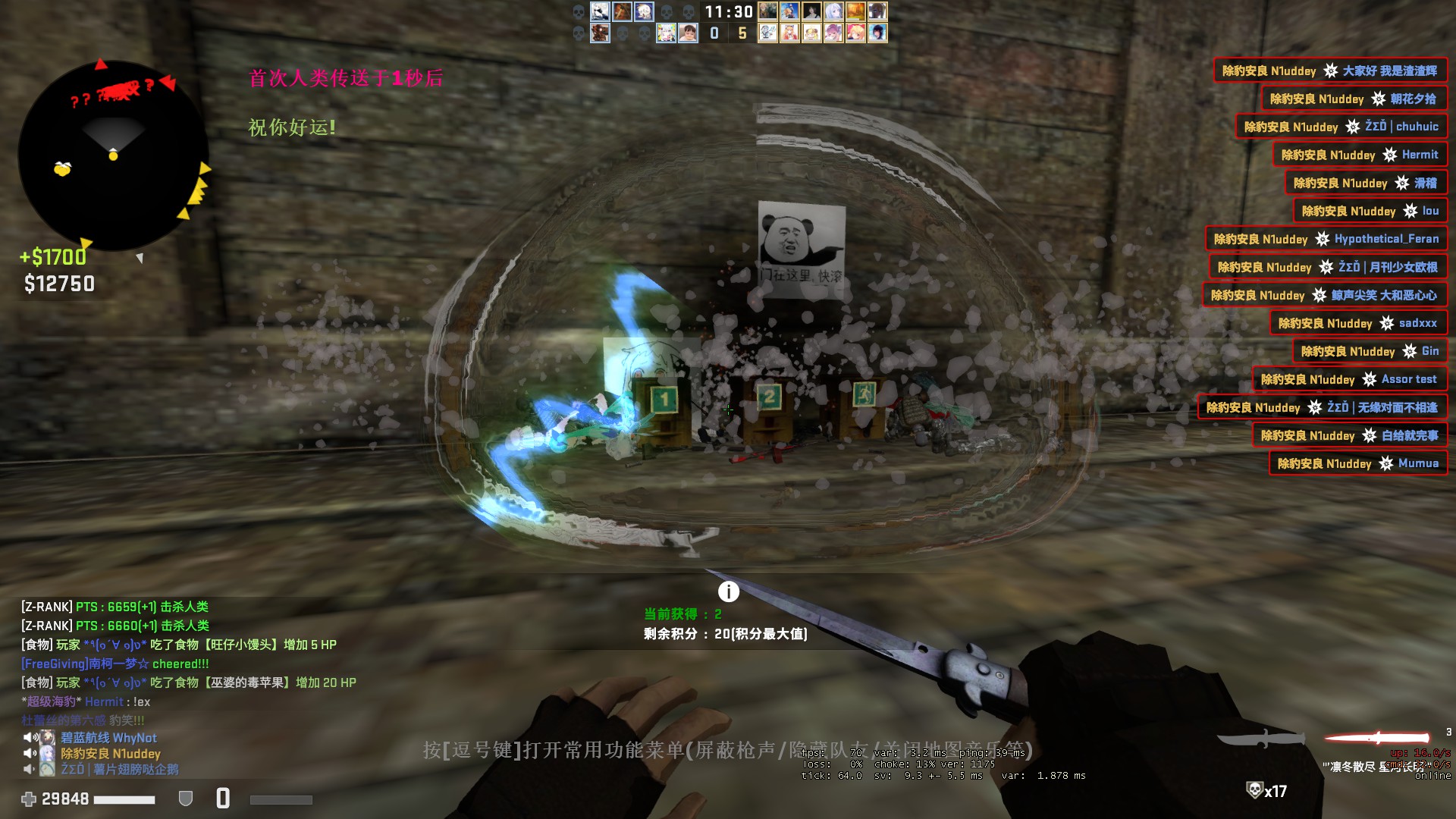Click the skull kill counter badge
Viewport: 1456px width, 819px height.
[x=1266, y=791]
